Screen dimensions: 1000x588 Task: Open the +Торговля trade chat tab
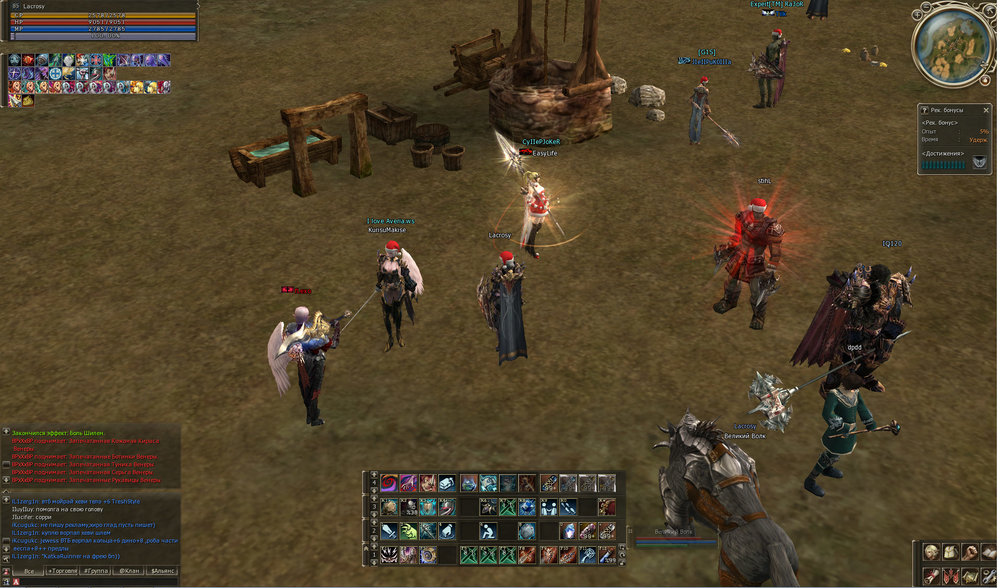(x=63, y=570)
